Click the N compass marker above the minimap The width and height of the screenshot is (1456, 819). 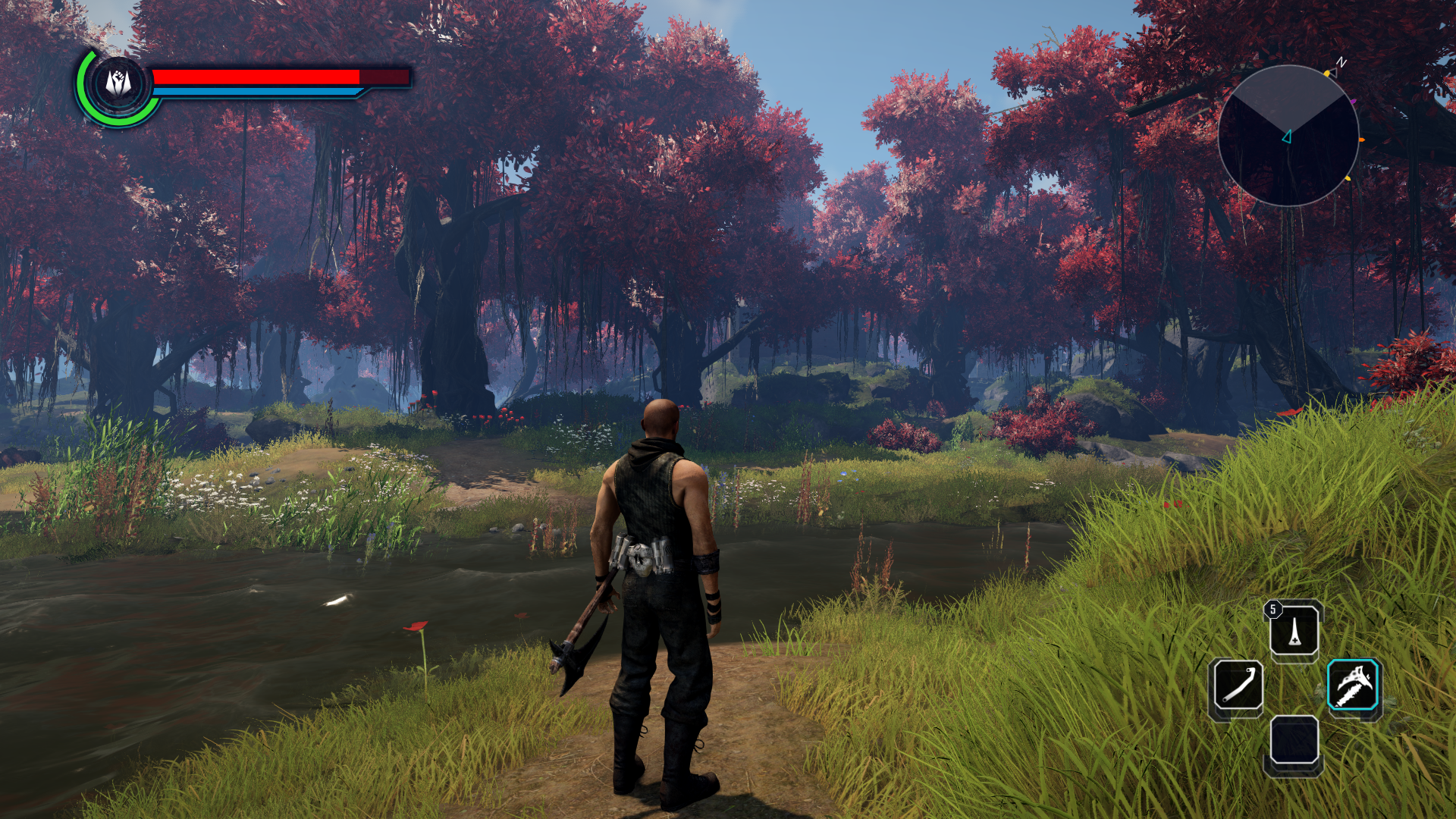1341,61
